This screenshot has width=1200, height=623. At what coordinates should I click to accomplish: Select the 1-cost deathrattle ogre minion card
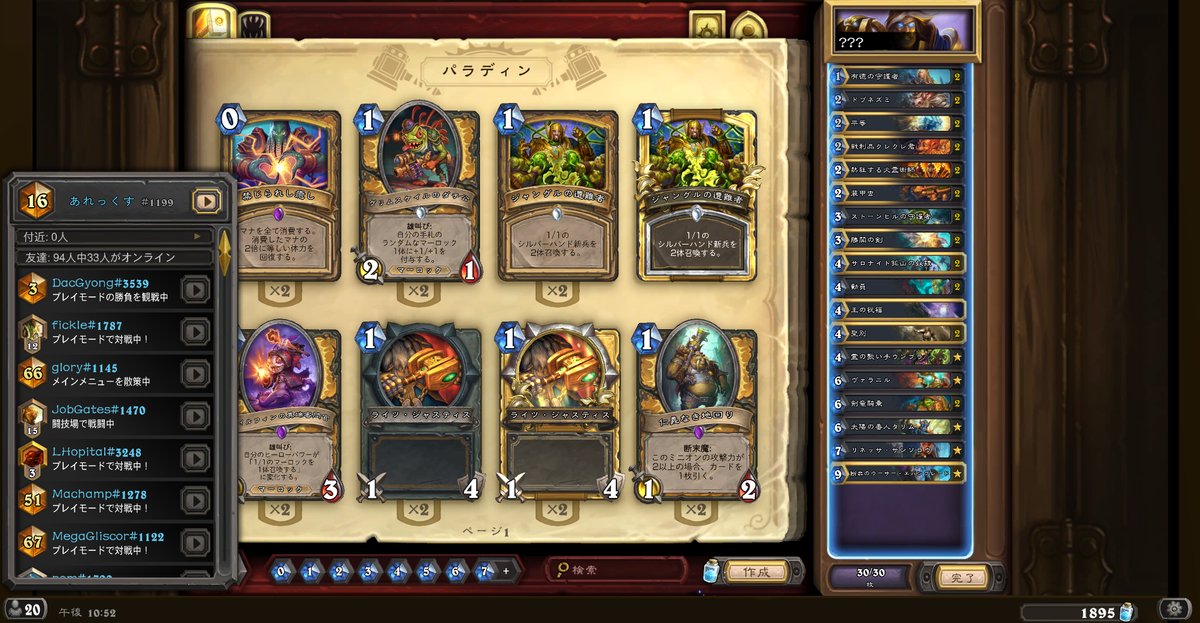click(695, 412)
